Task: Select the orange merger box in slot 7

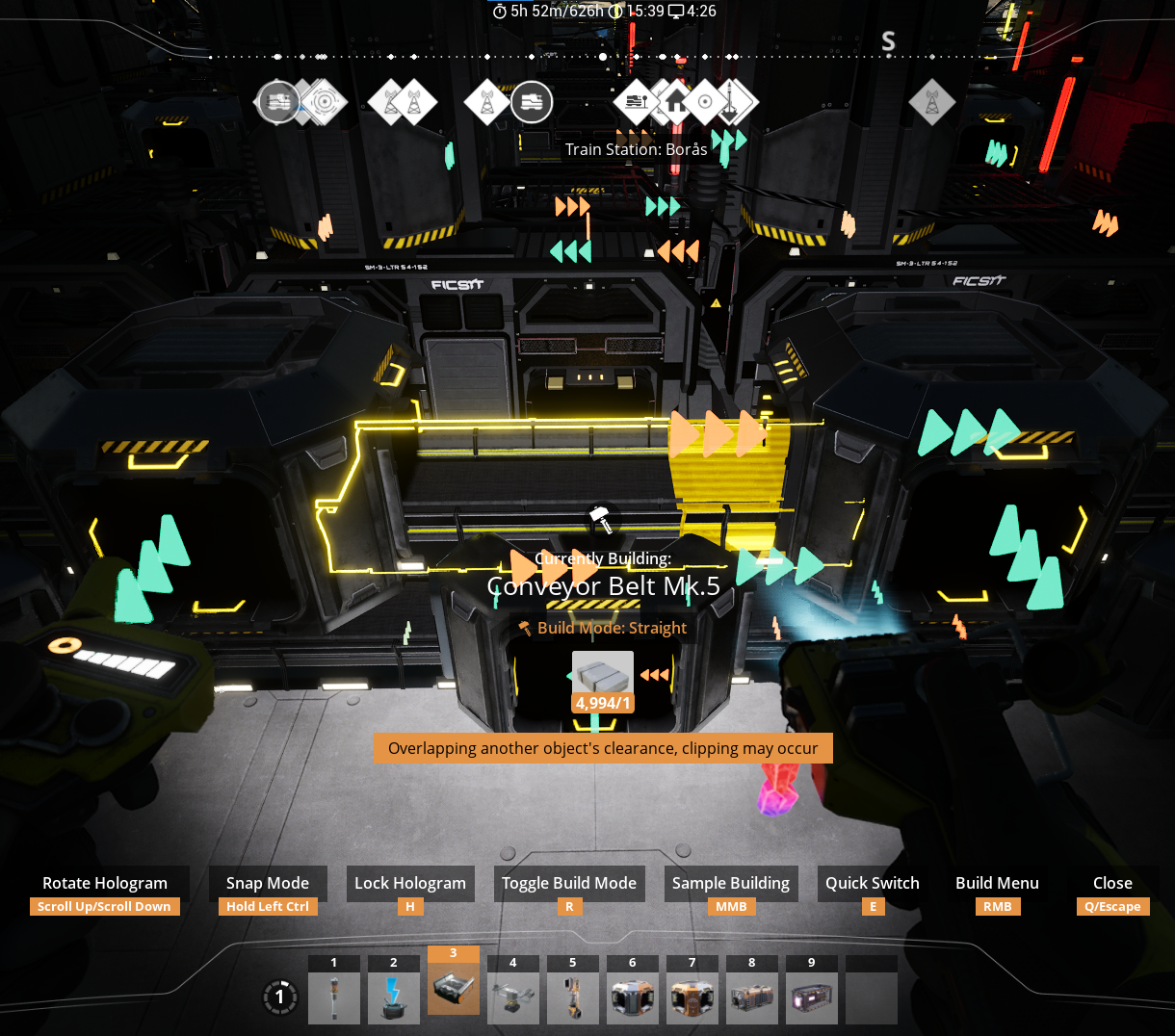Action: [x=692, y=997]
